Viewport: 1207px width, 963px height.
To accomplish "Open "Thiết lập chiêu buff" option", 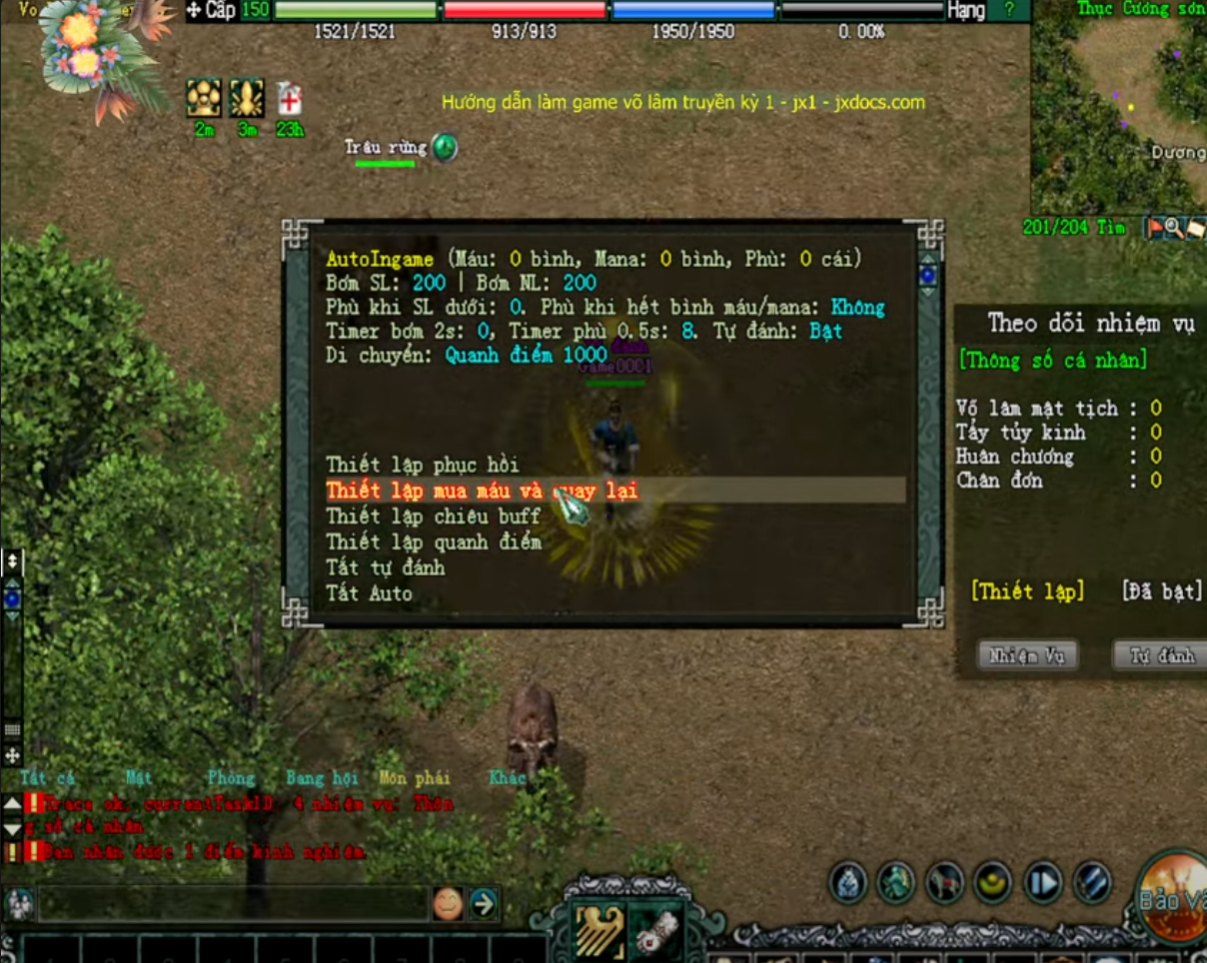I will pos(432,516).
